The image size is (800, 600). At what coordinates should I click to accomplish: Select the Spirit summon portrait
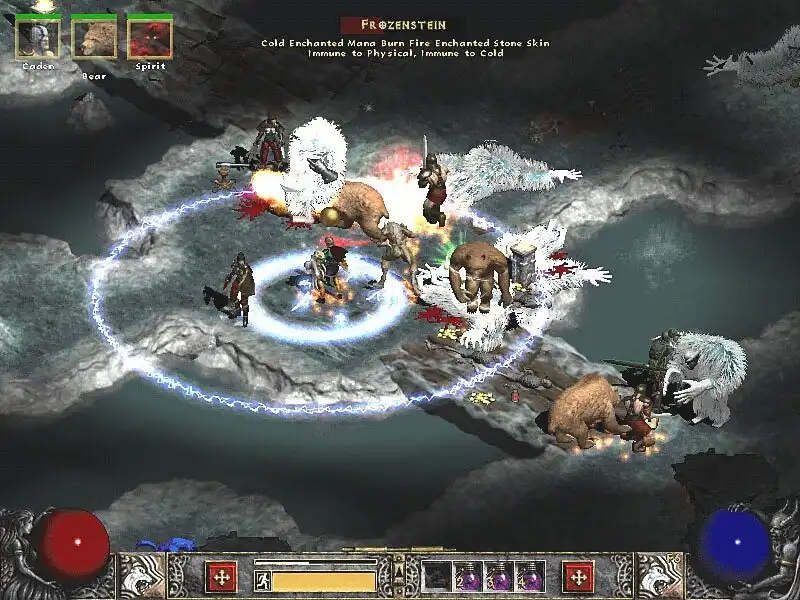click(x=150, y=39)
